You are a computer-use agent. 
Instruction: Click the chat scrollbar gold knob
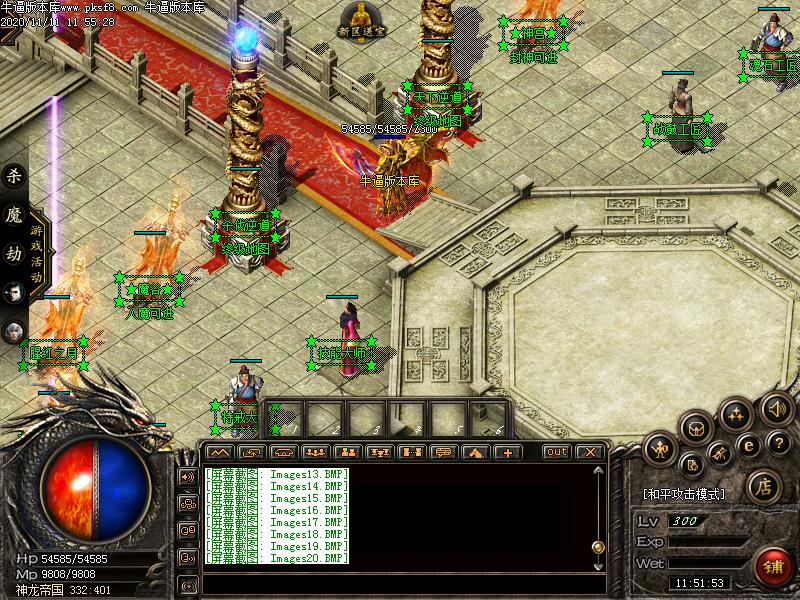[x=598, y=547]
